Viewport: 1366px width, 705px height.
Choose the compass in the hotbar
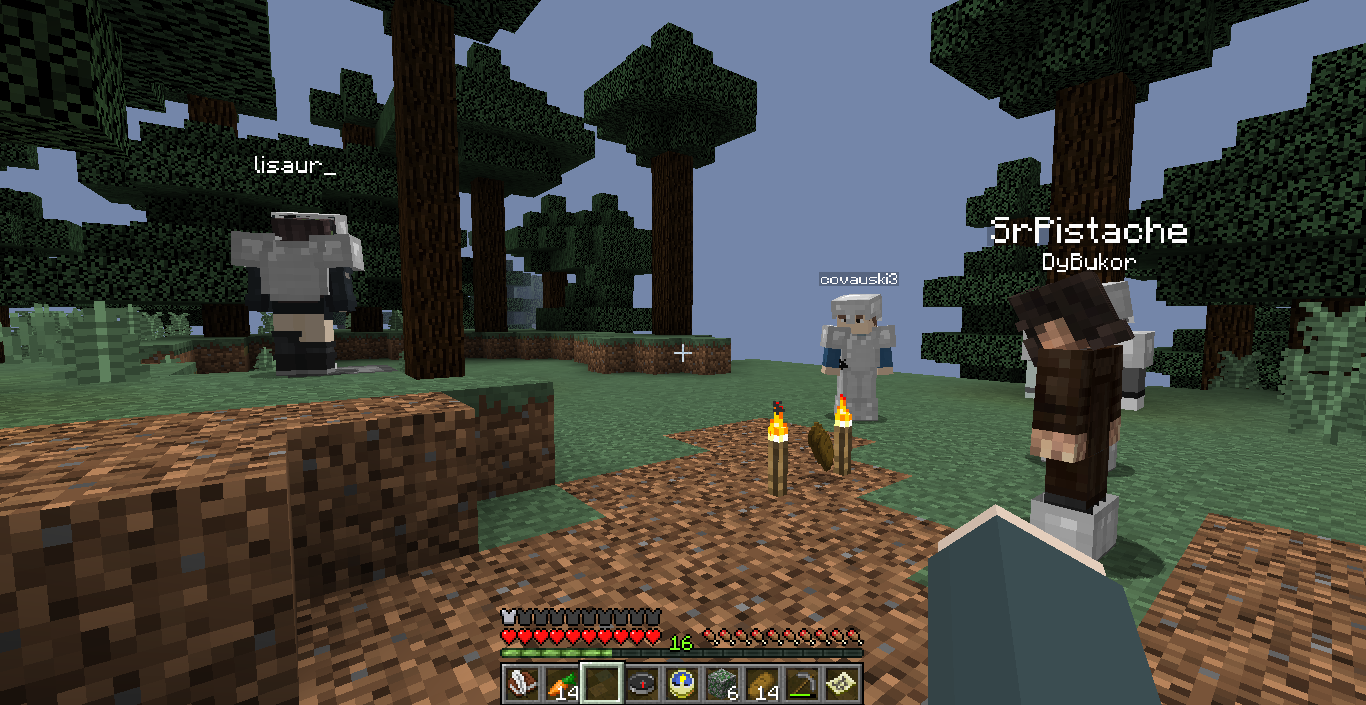[642, 684]
